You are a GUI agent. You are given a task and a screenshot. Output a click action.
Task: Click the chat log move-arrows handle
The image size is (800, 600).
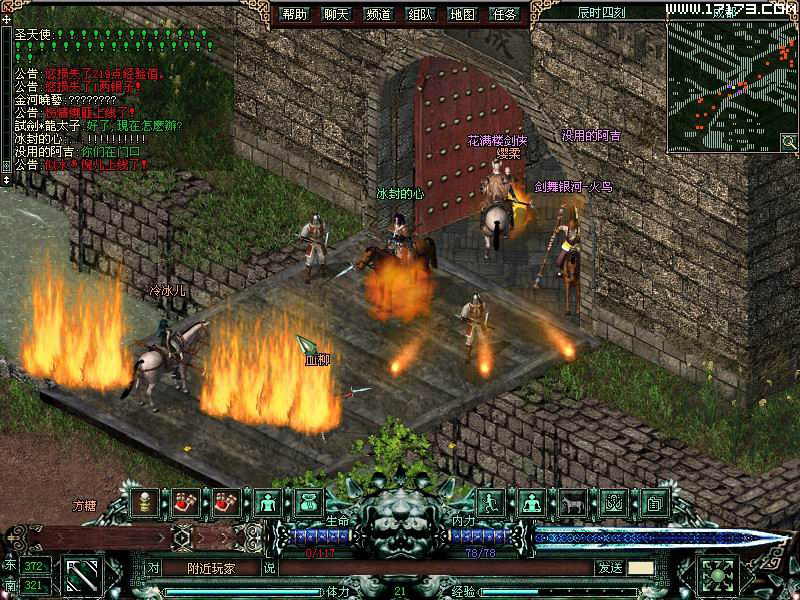pos(7,19)
